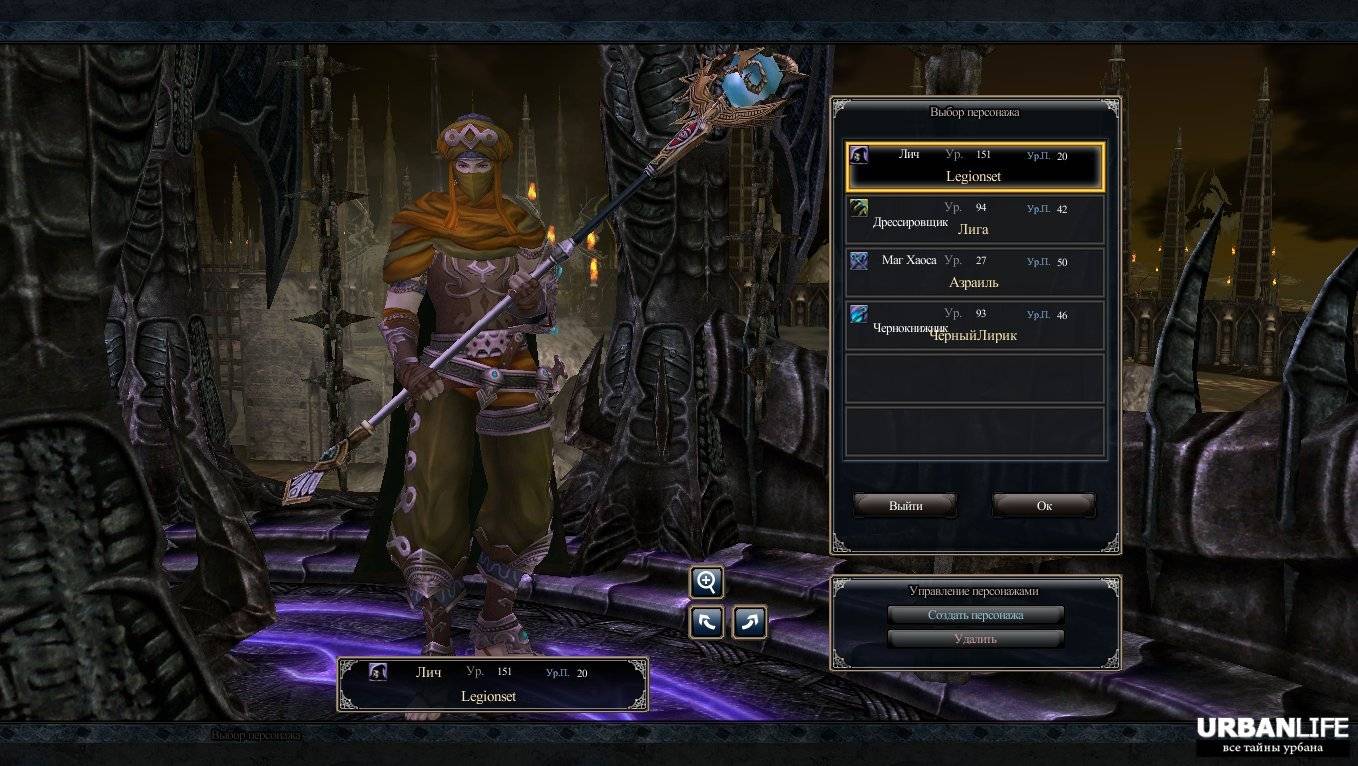Confirm character selection with Ок
The width and height of the screenshot is (1358, 766).
tap(1044, 506)
